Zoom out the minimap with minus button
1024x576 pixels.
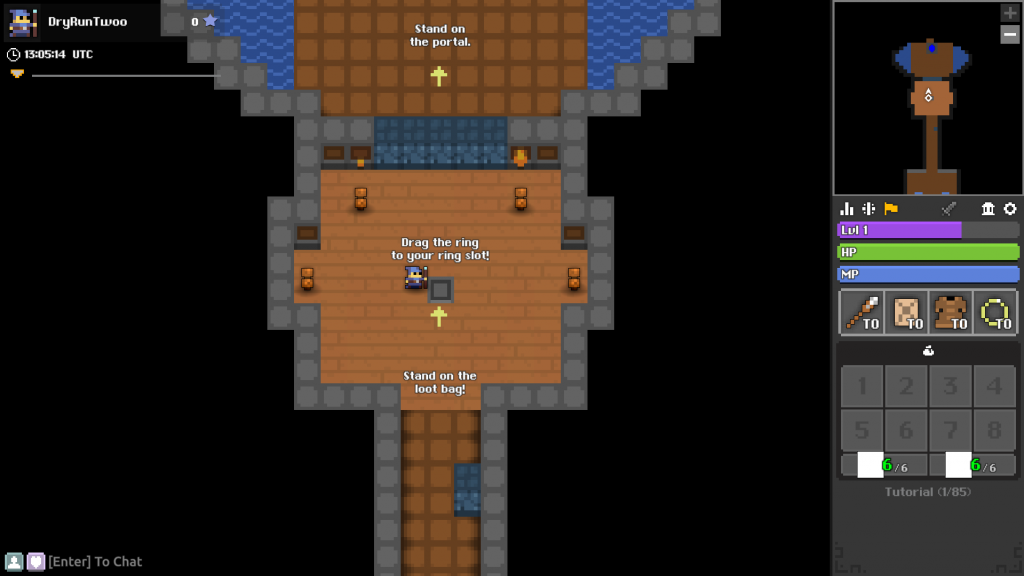point(1010,35)
